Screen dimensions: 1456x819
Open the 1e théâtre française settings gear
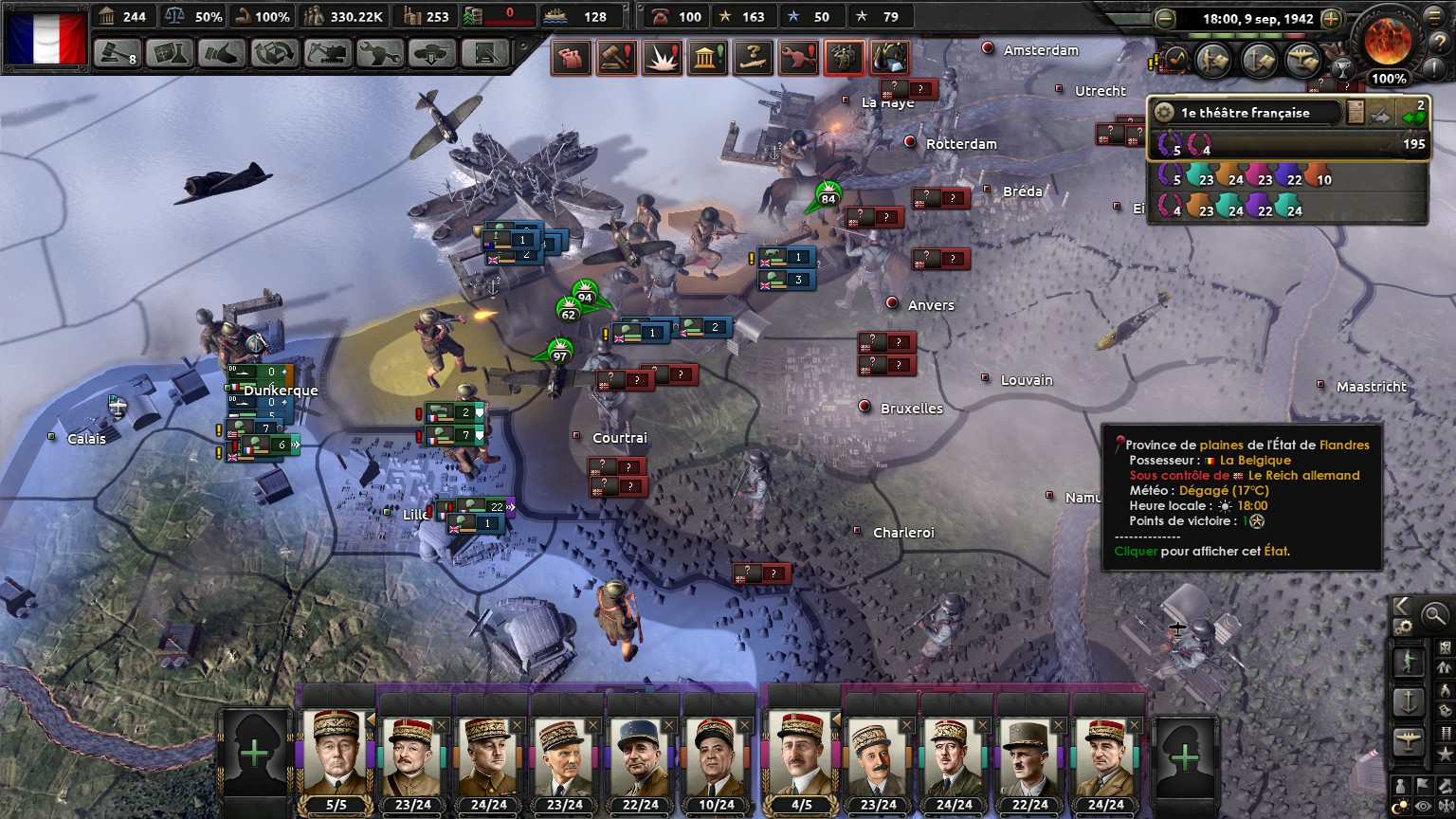click(x=1164, y=113)
